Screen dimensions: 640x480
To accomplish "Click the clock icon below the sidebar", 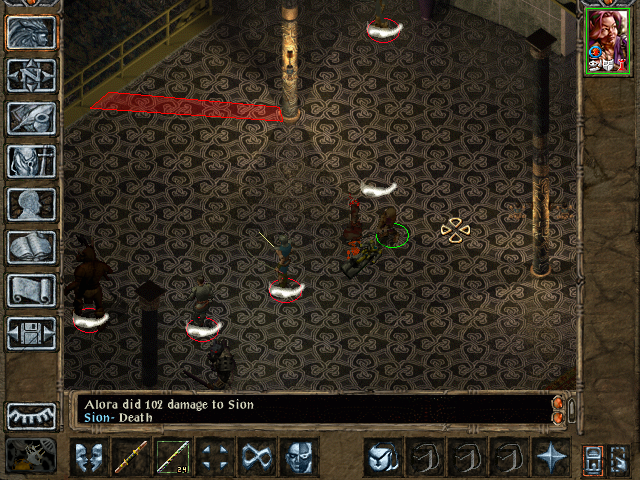I will point(30,457).
